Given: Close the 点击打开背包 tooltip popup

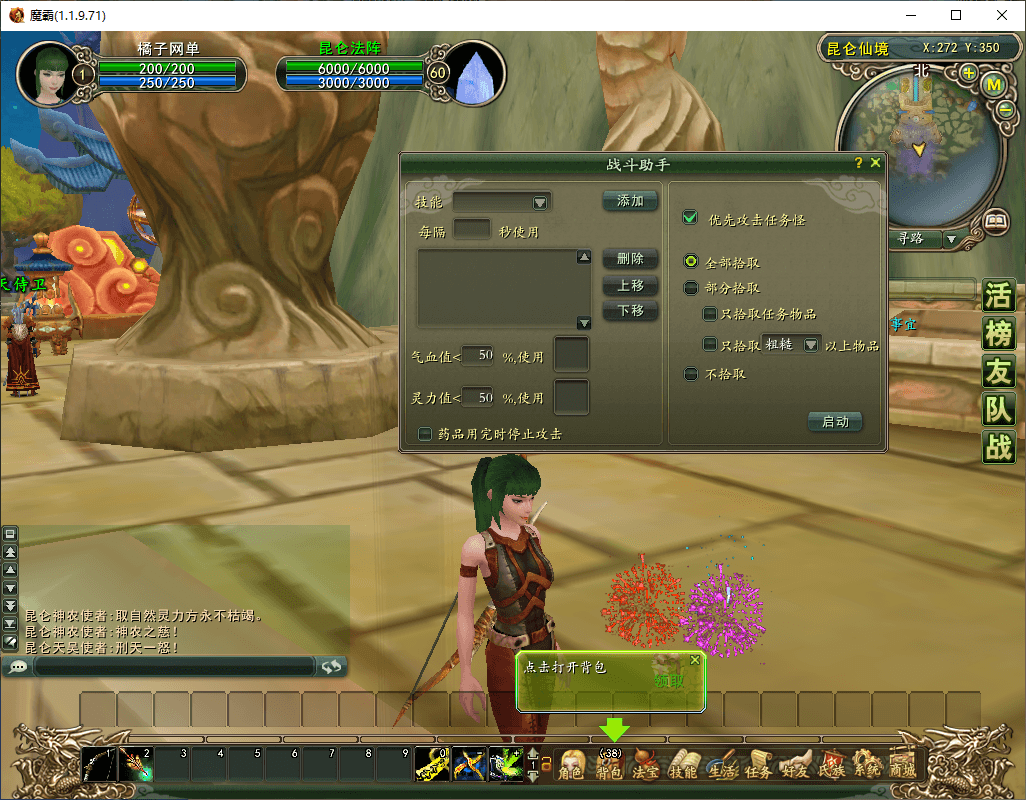Looking at the screenshot, I should [x=695, y=661].
